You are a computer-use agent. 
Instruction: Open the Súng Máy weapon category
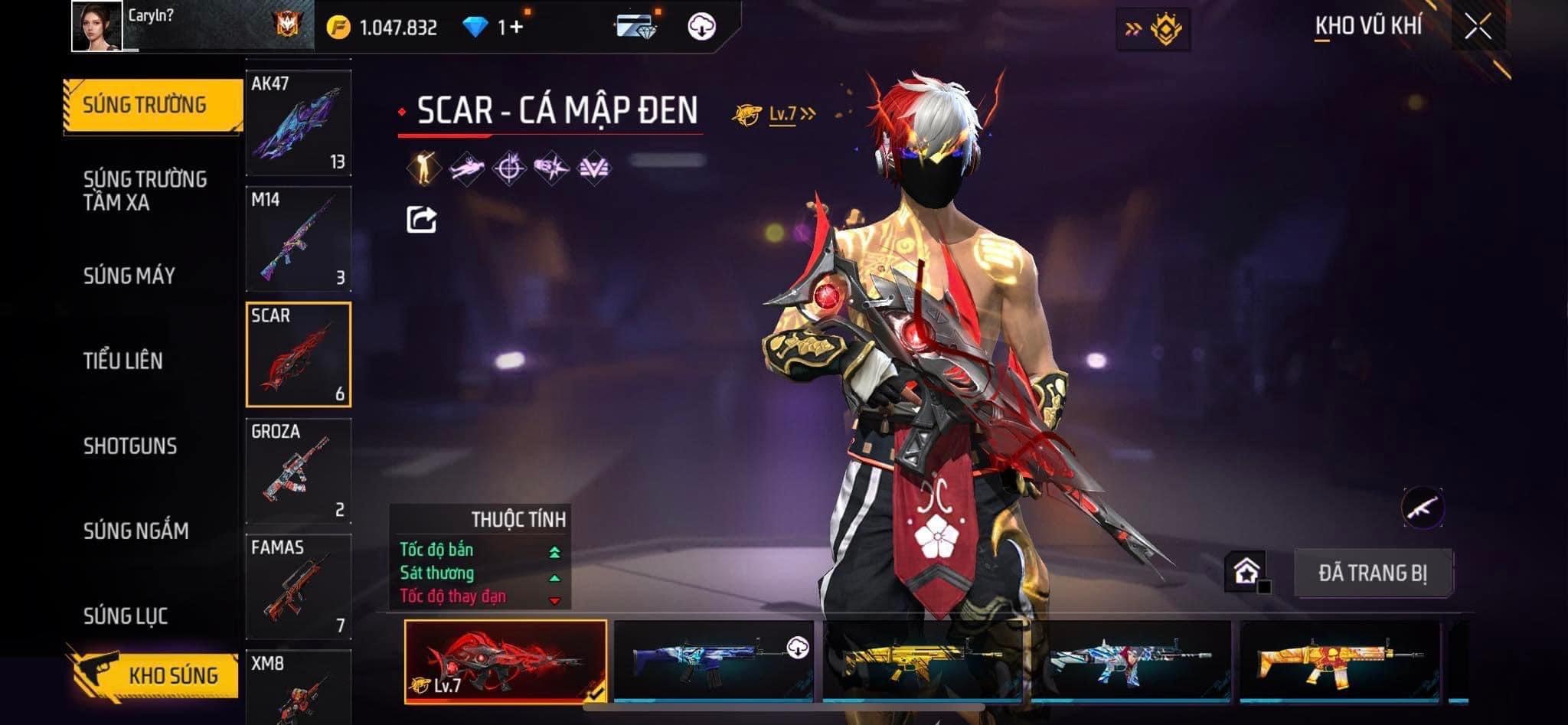click(129, 276)
